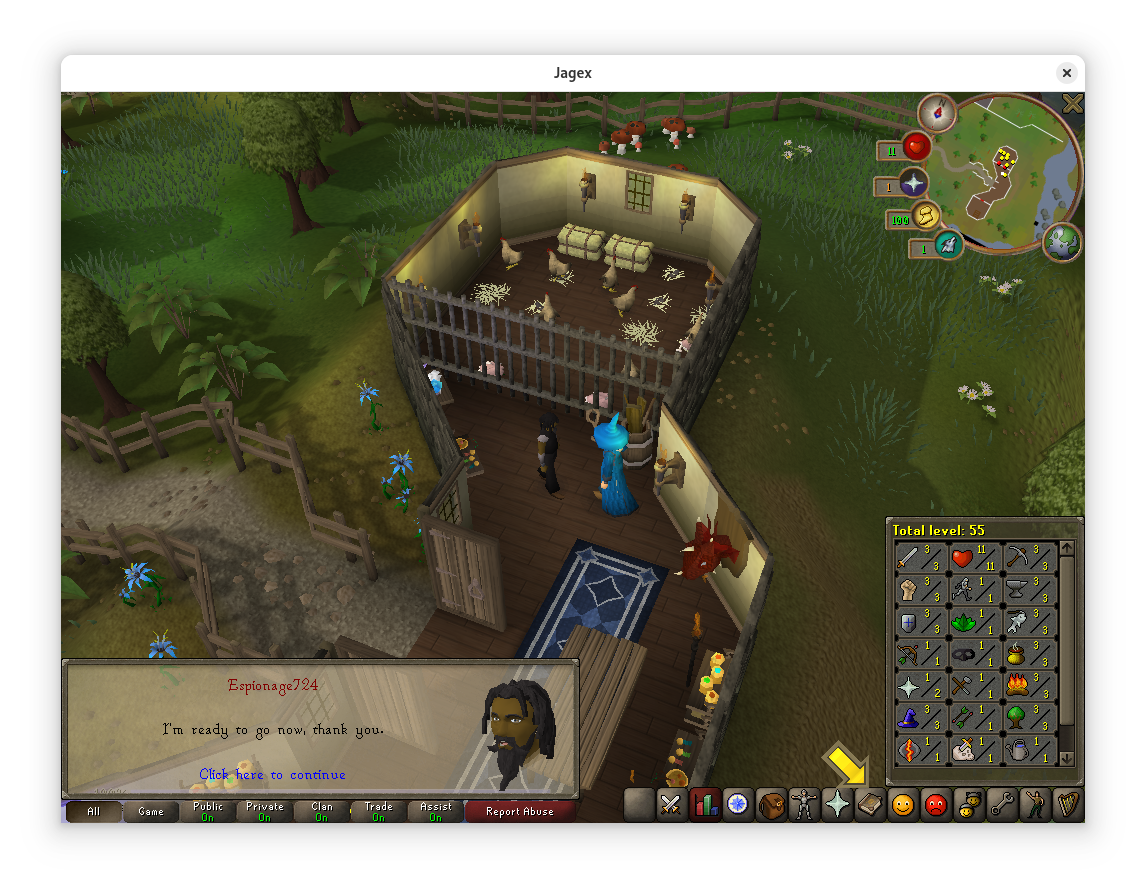Viewport: 1146px width, 890px height.
Task: Open the backpack inventory tab
Action: point(772,804)
